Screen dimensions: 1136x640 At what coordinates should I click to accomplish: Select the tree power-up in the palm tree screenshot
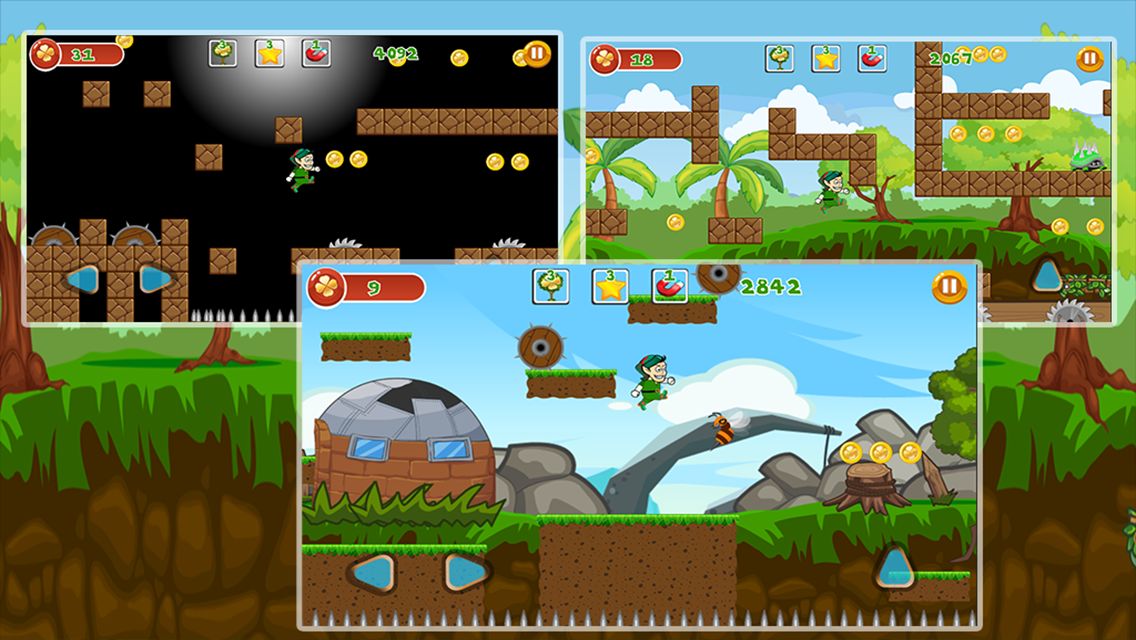point(780,59)
